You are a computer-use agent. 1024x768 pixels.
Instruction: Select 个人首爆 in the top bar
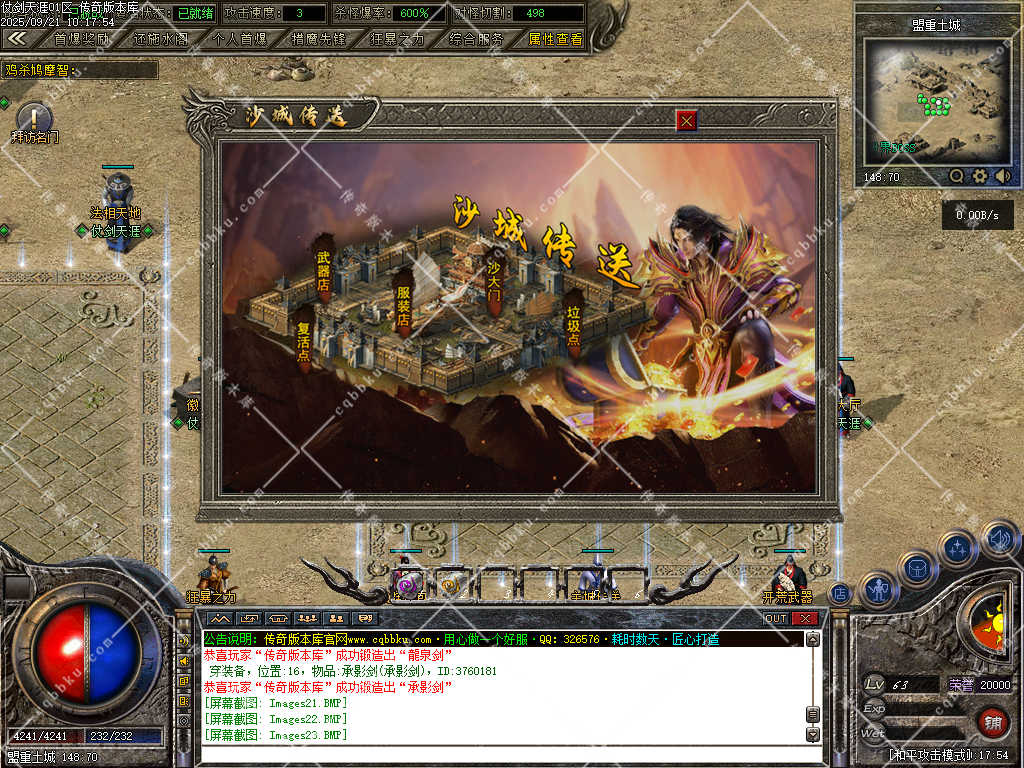[239, 39]
